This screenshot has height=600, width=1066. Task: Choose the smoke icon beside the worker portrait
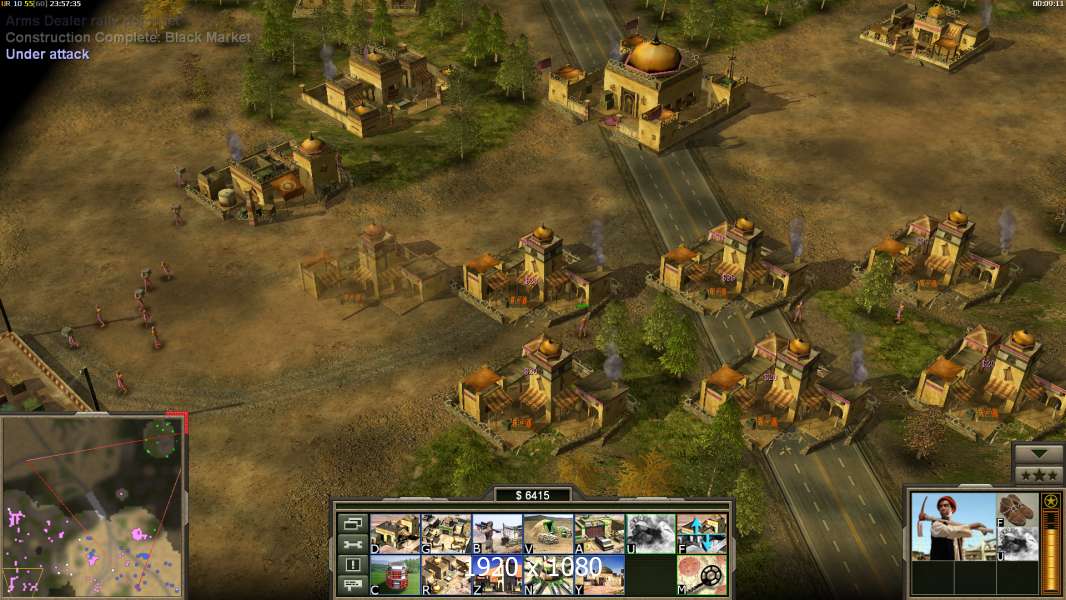1018,543
